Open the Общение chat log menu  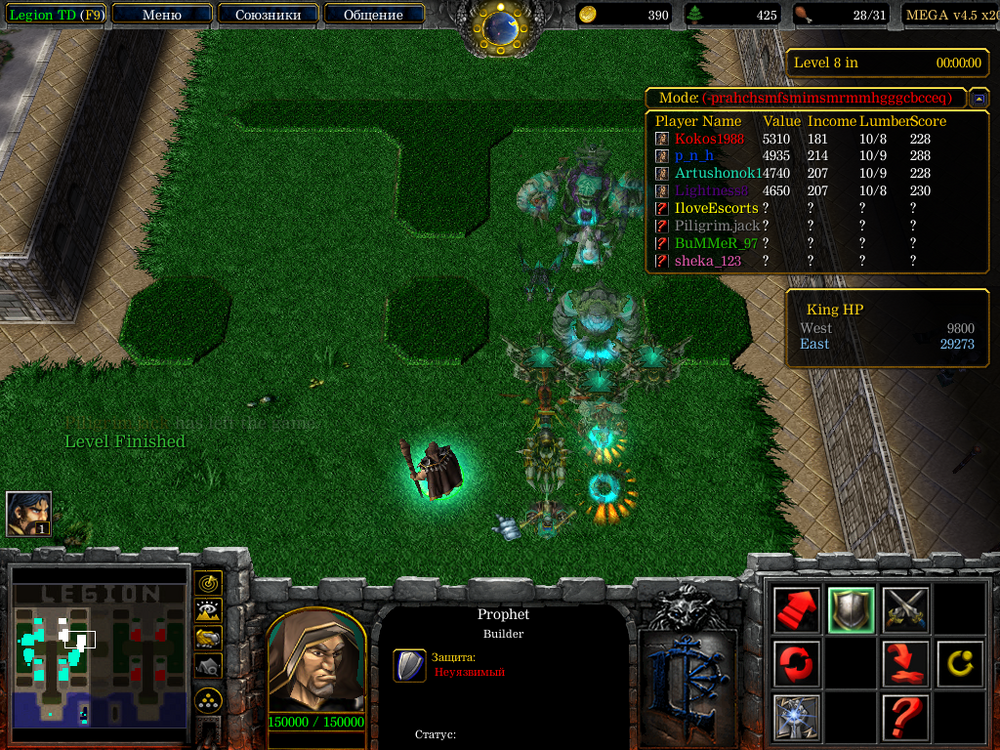pos(372,15)
